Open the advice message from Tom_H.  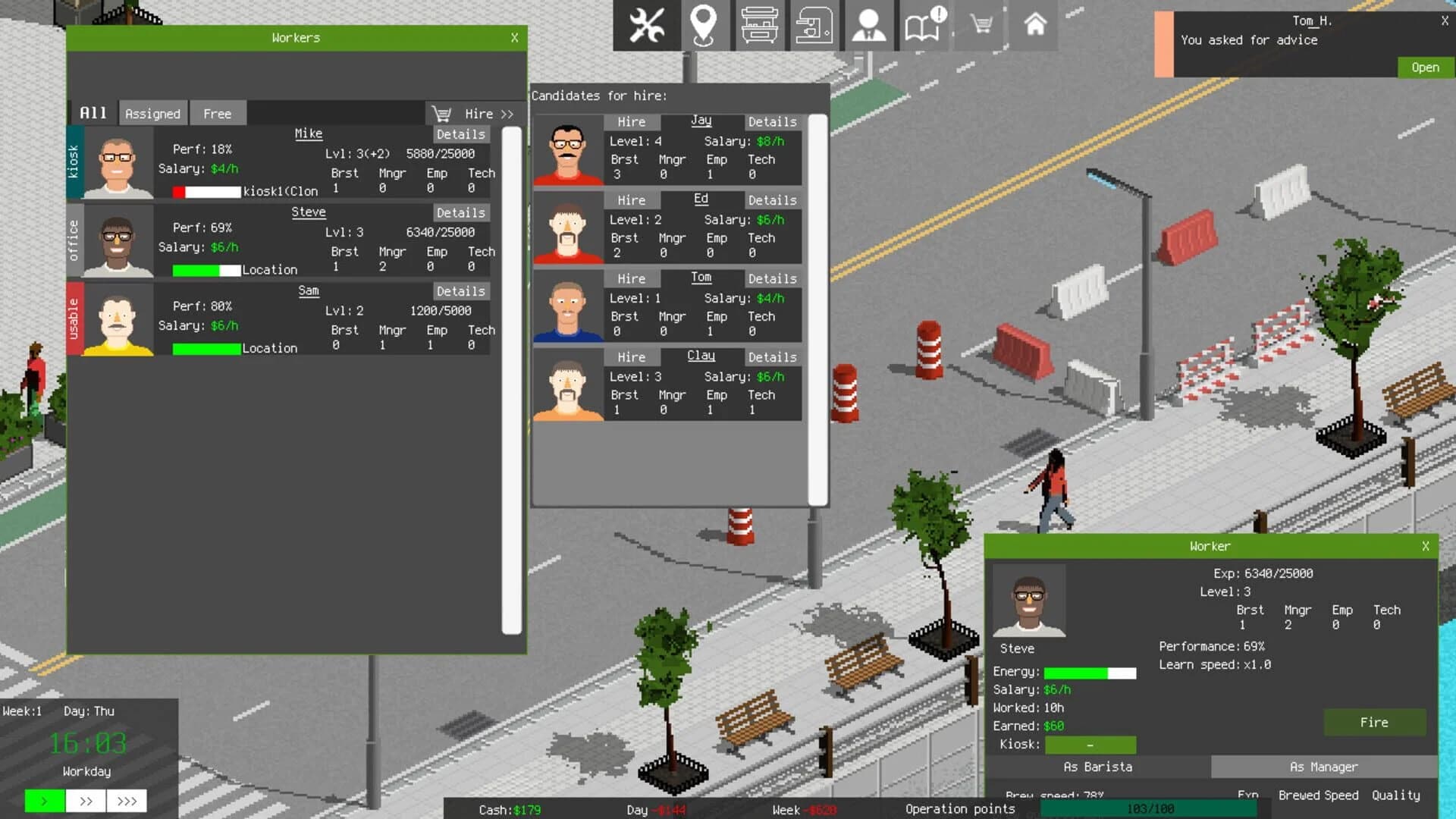[x=1424, y=67]
